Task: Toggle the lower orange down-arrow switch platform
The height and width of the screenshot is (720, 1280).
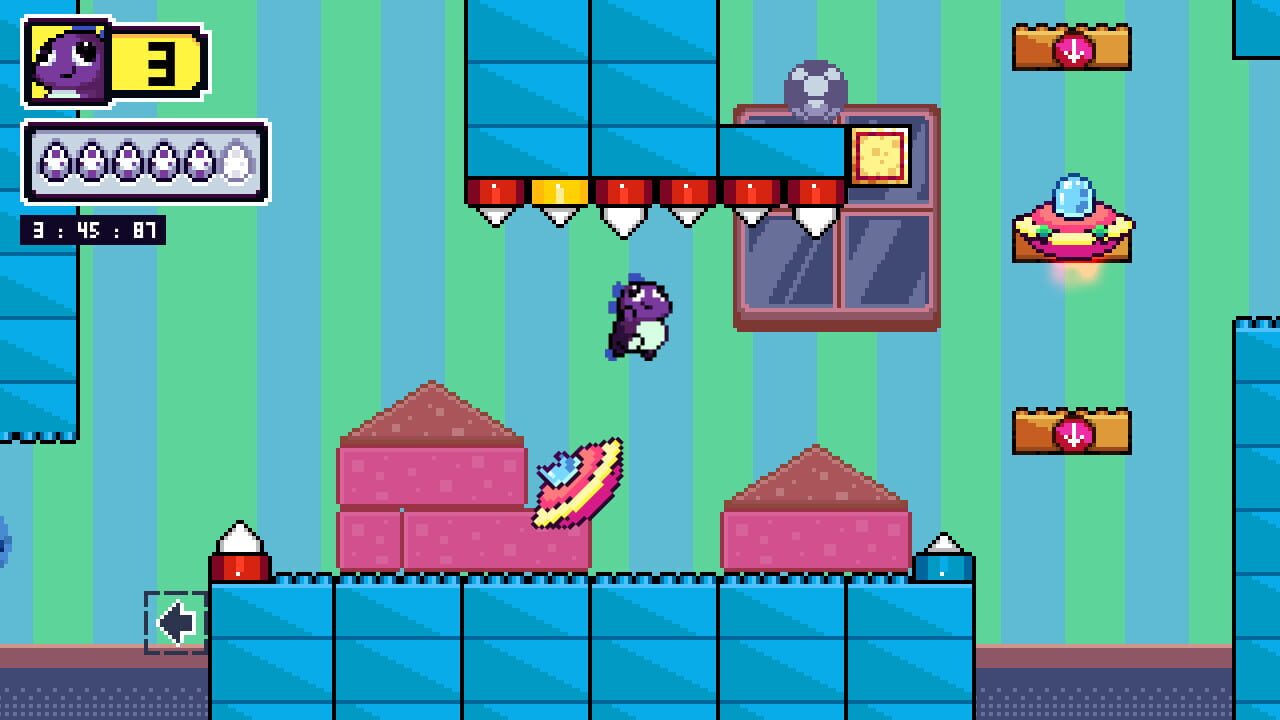Action: point(1073,430)
